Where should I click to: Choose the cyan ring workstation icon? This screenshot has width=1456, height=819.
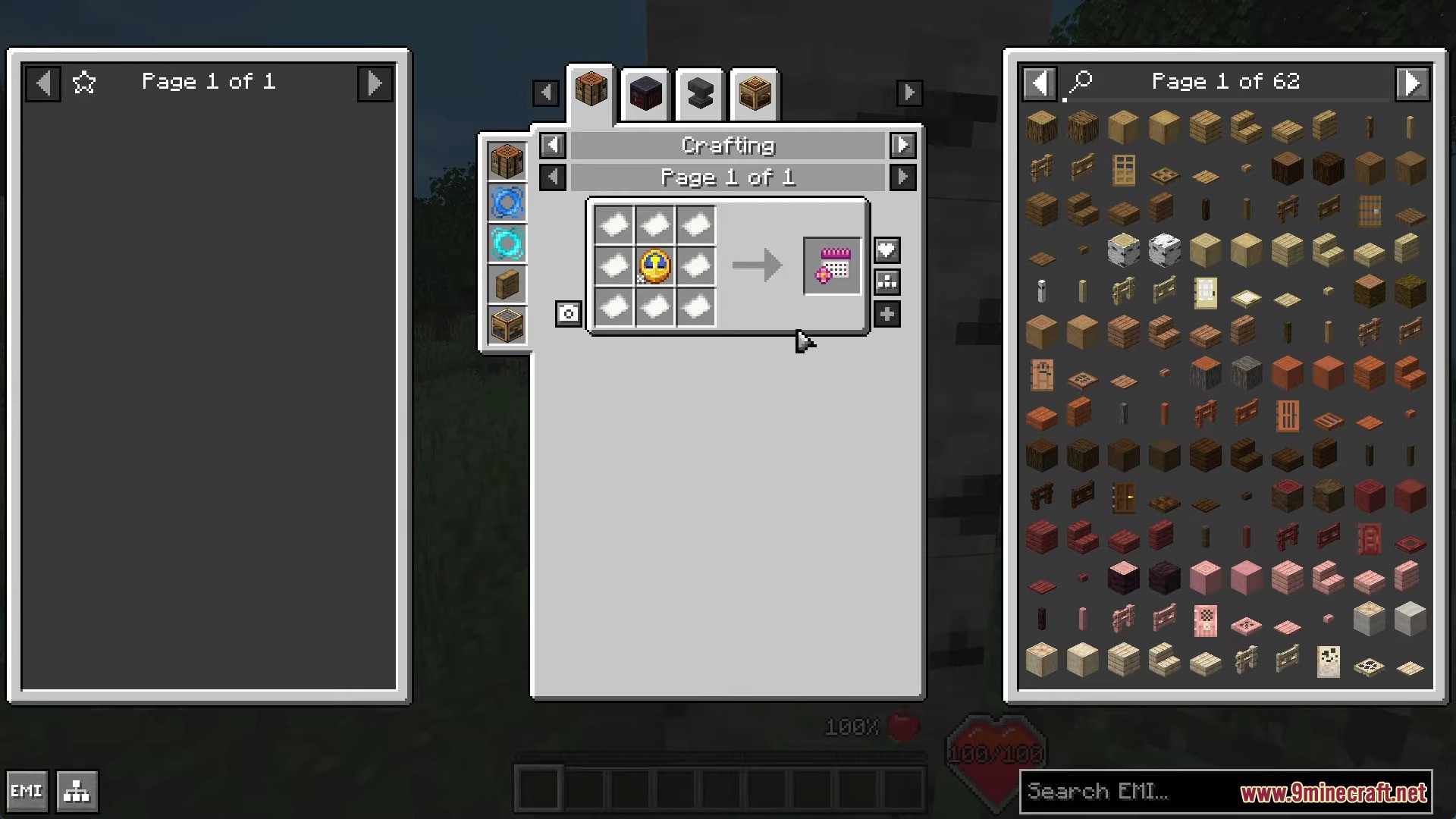click(507, 244)
